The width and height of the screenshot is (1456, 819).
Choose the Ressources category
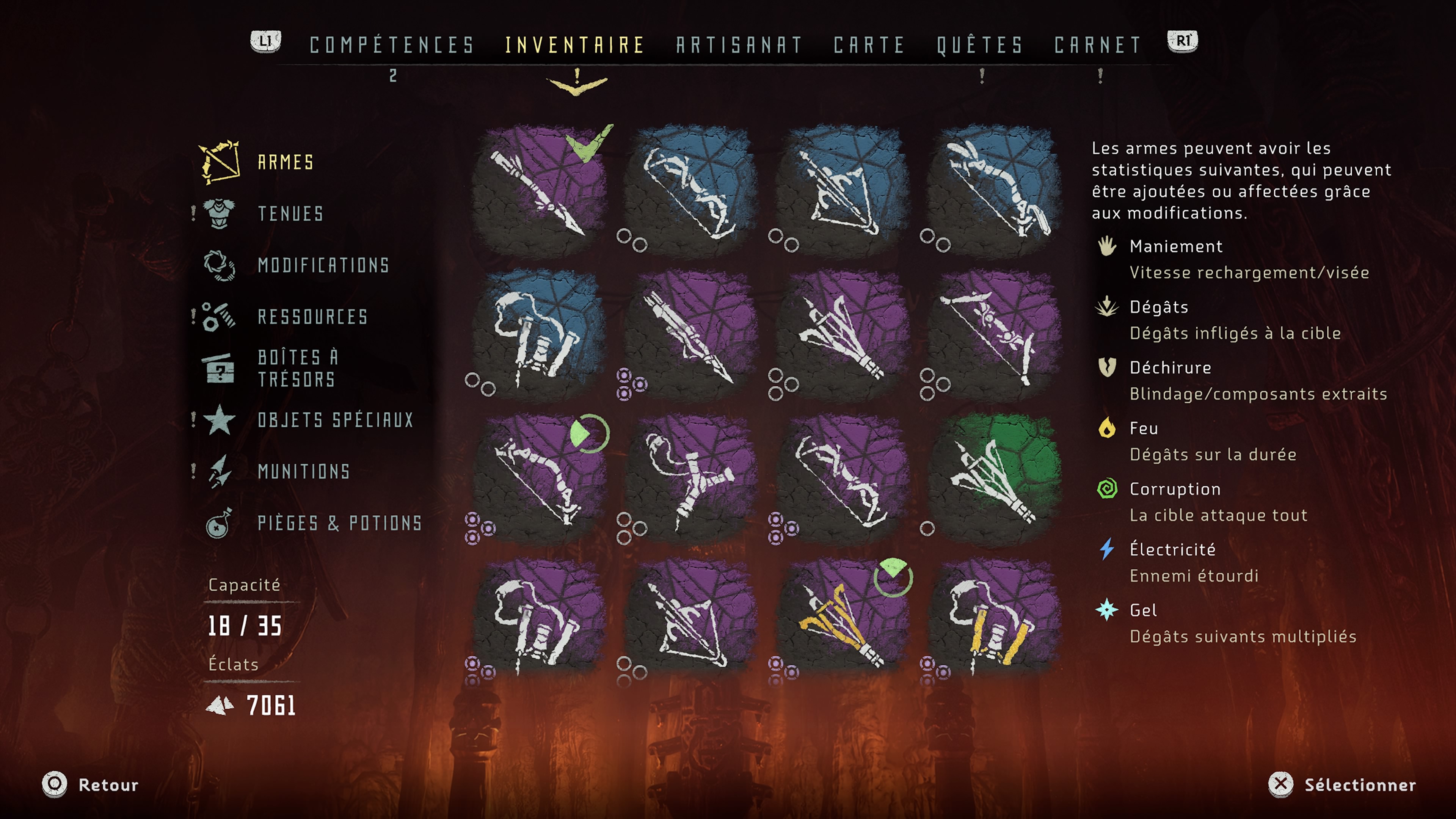point(312,317)
